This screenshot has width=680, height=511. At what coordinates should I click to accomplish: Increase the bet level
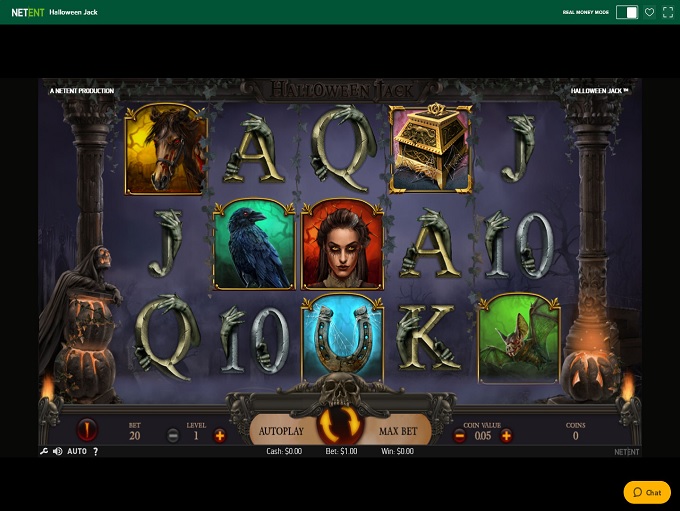point(220,435)
